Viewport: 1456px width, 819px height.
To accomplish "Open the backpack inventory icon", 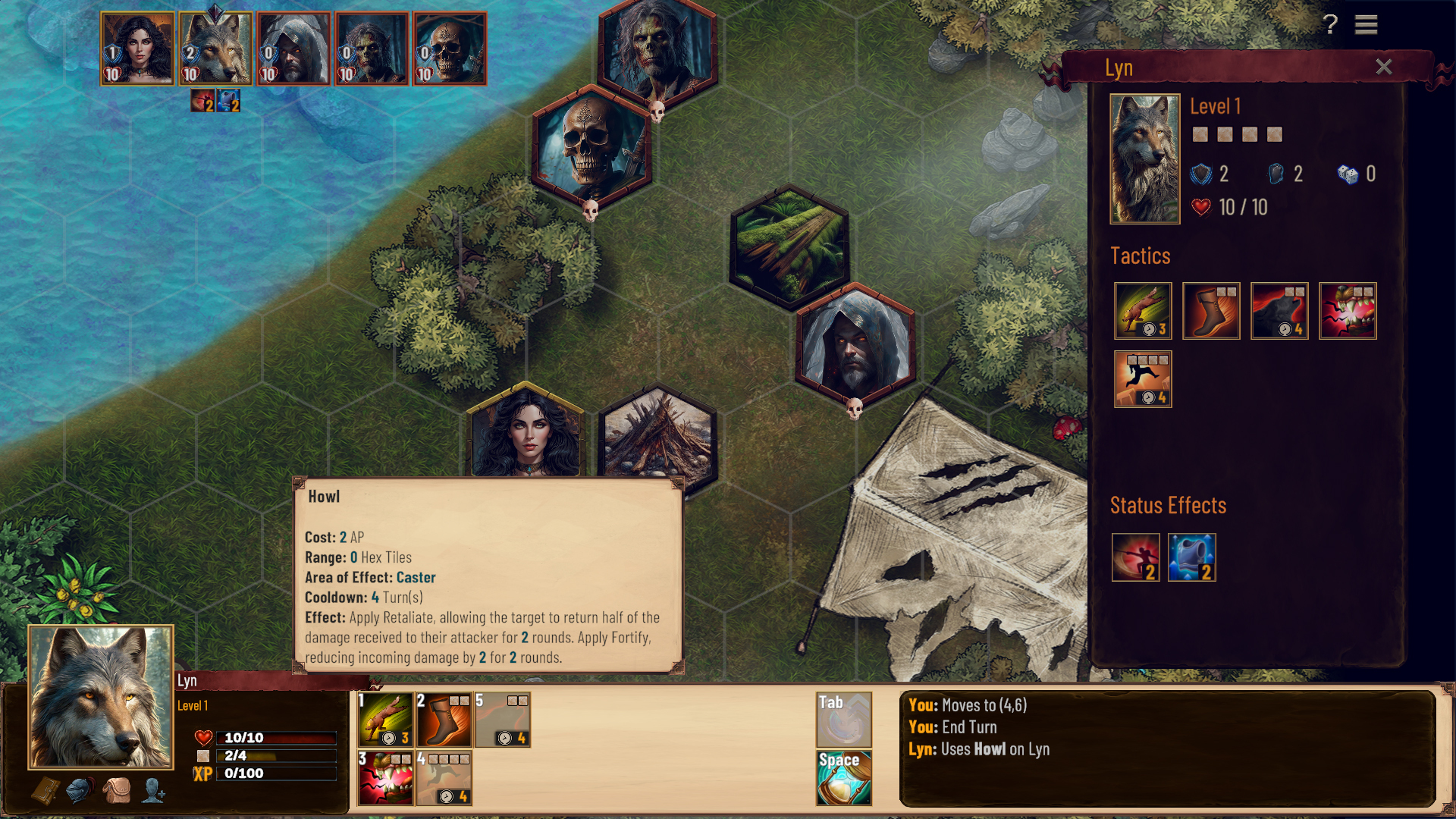I will coord(118,790).
